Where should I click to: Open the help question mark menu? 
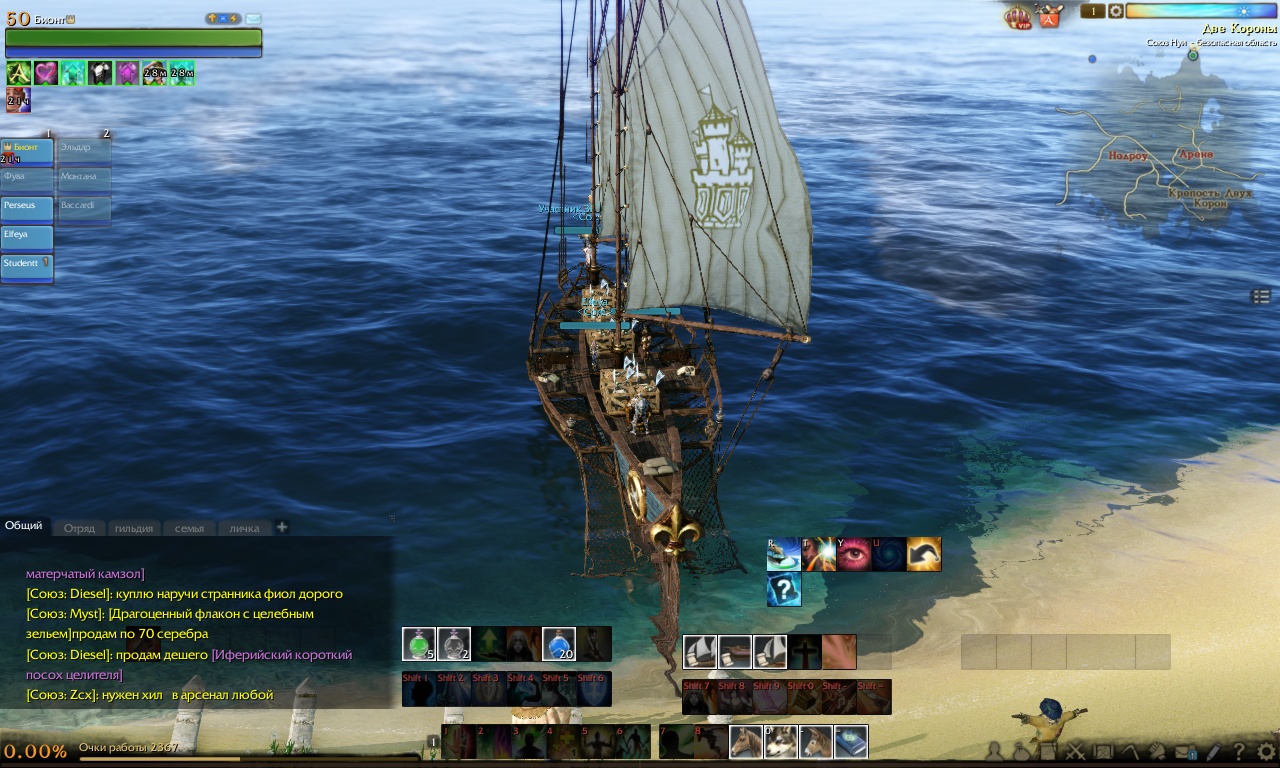[x=1239, y=752]
